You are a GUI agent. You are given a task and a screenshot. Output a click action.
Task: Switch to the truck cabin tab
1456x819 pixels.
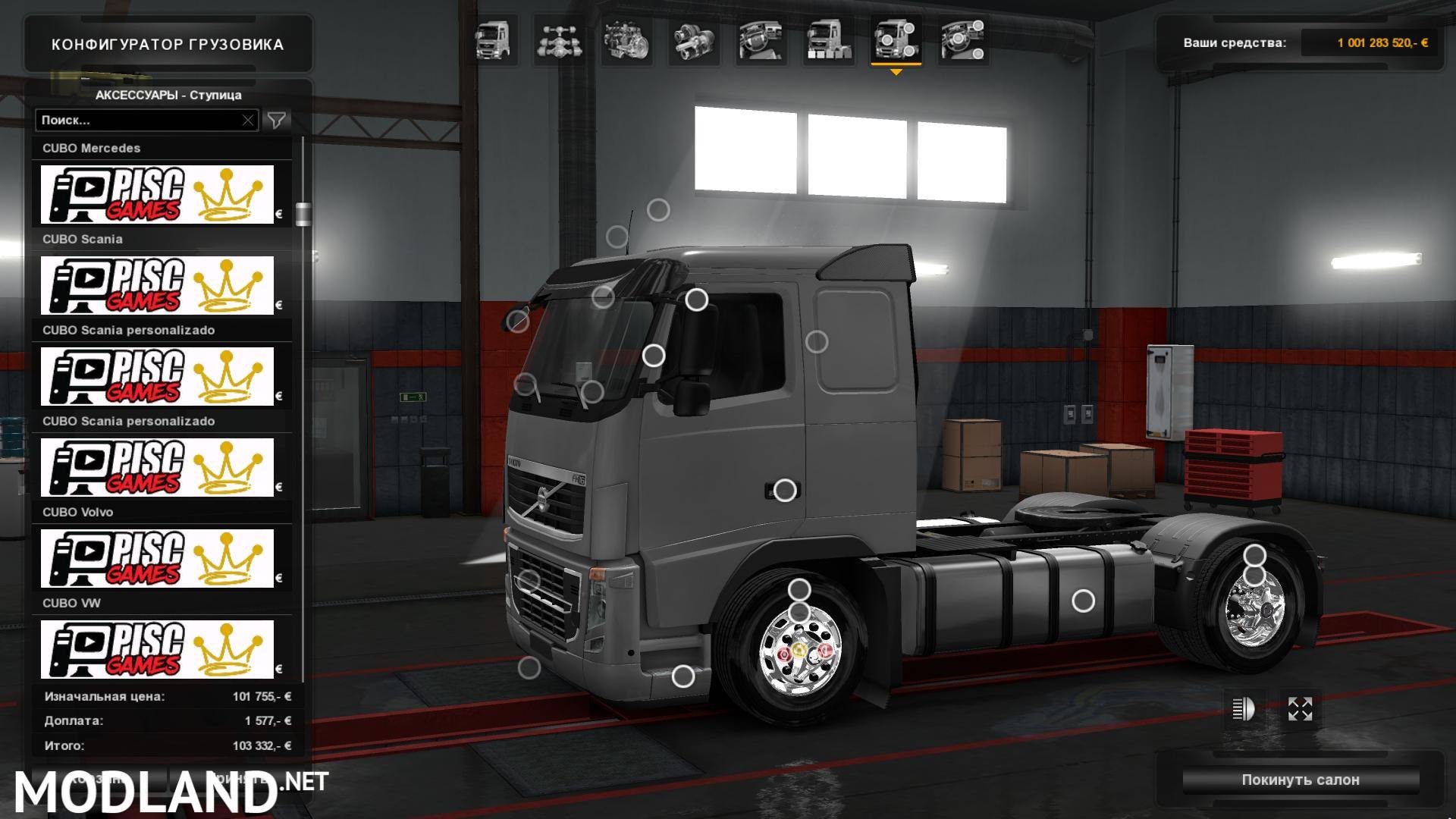point(493,40)
